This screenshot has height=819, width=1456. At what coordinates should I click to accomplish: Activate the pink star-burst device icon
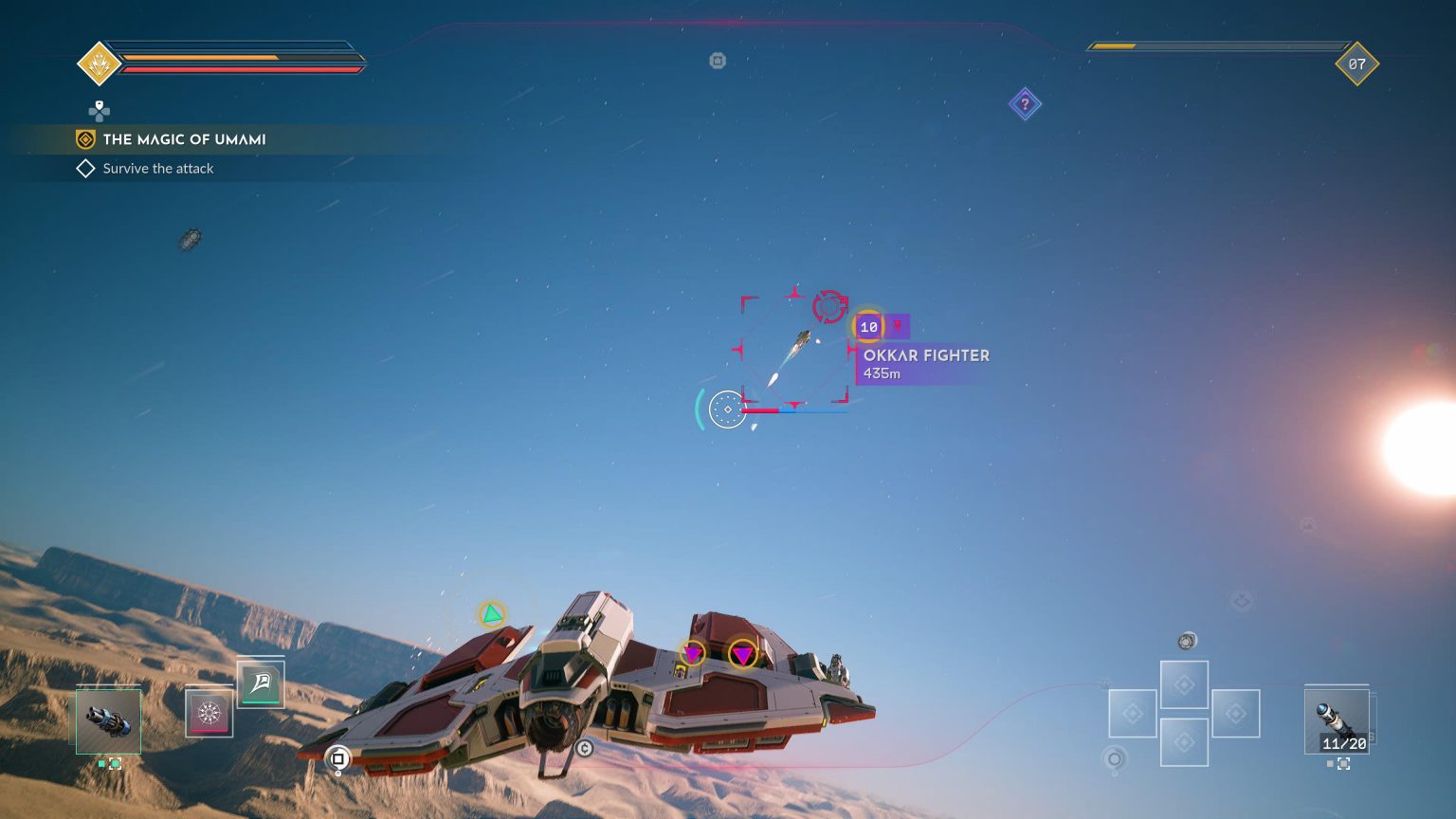tap(208, 715)
